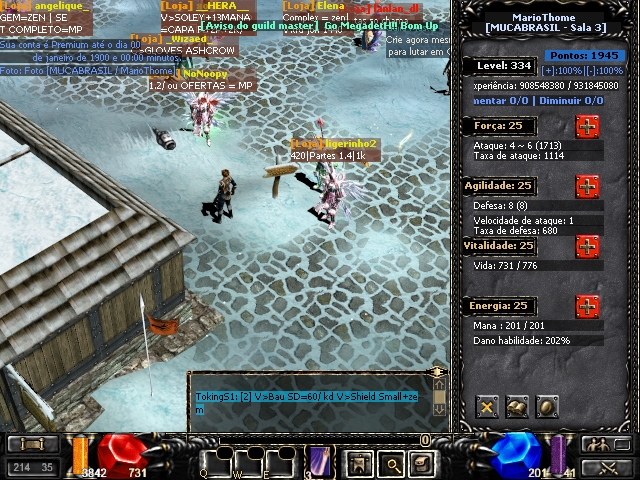Screen dimensions: 640x480
Task: Click the button right of the magnifier
Action: pos(423,462)
